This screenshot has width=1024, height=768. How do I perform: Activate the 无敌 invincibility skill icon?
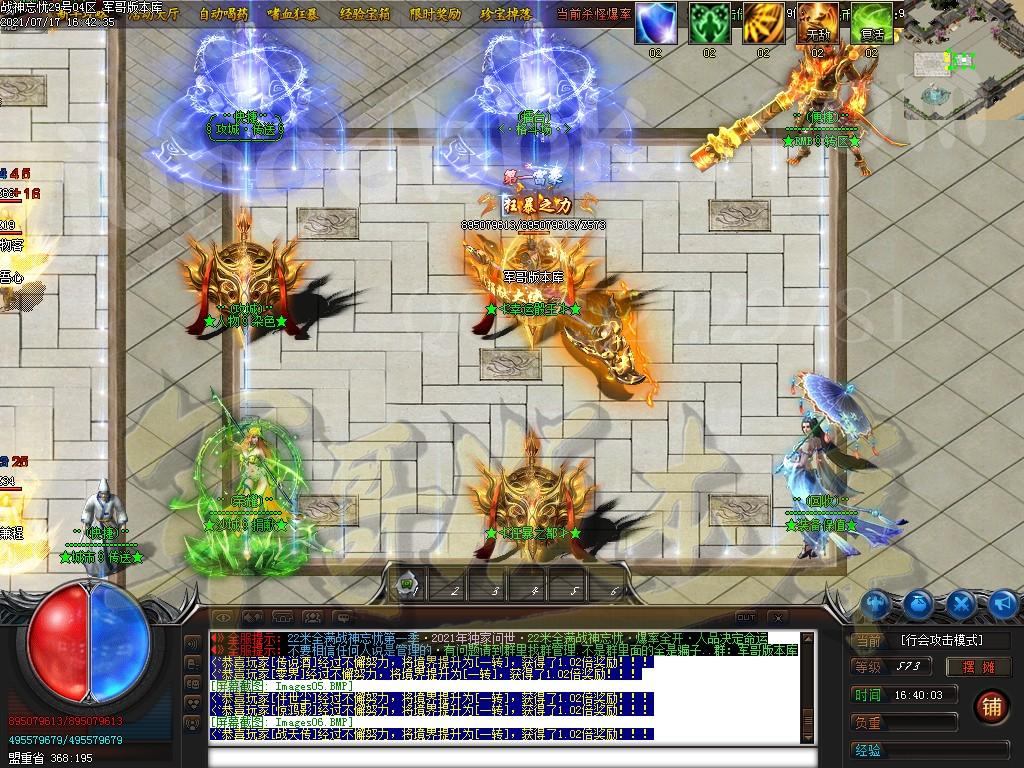(818, 22)
